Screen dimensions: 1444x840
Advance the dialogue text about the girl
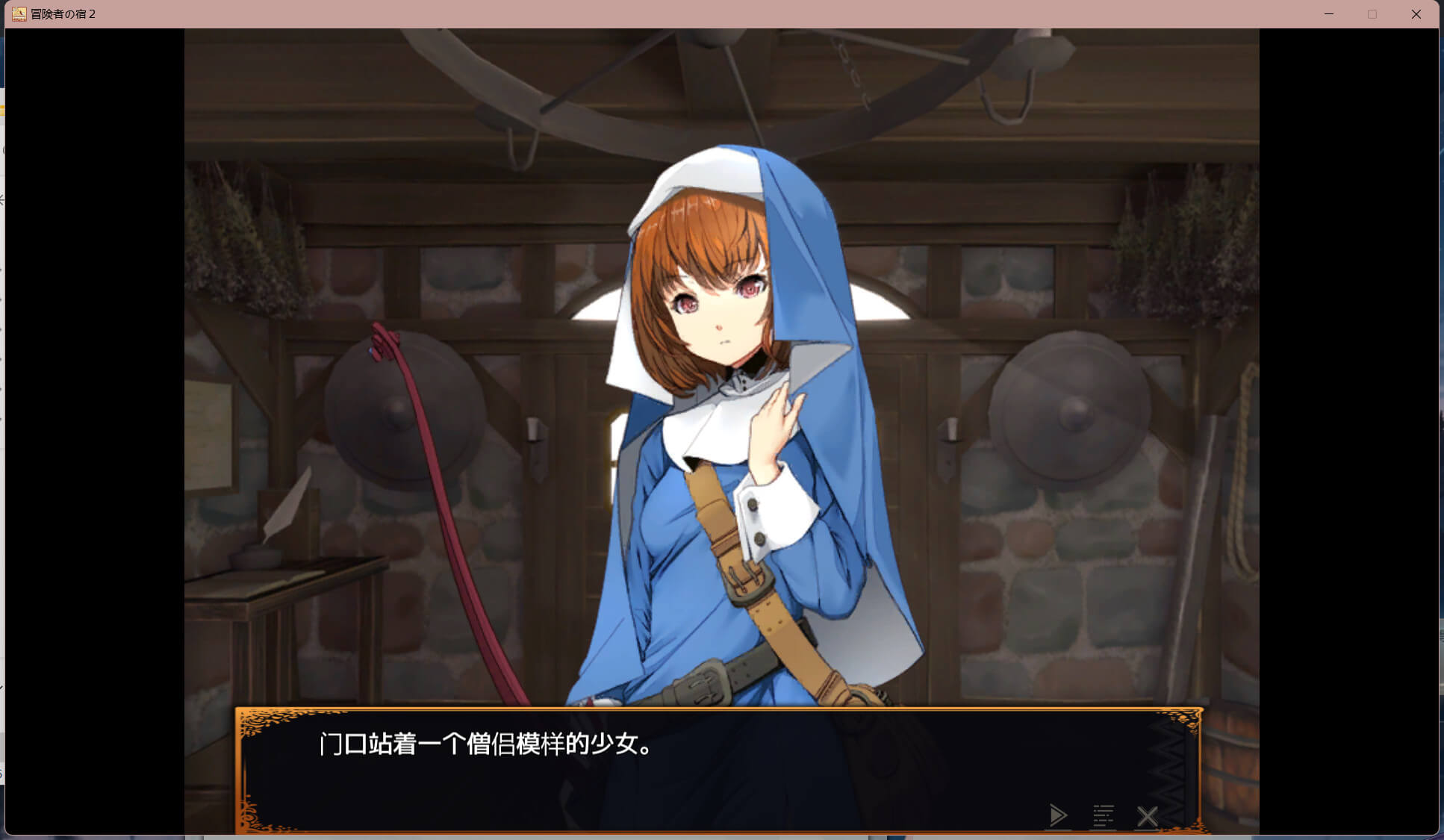[x=487, y=744]
